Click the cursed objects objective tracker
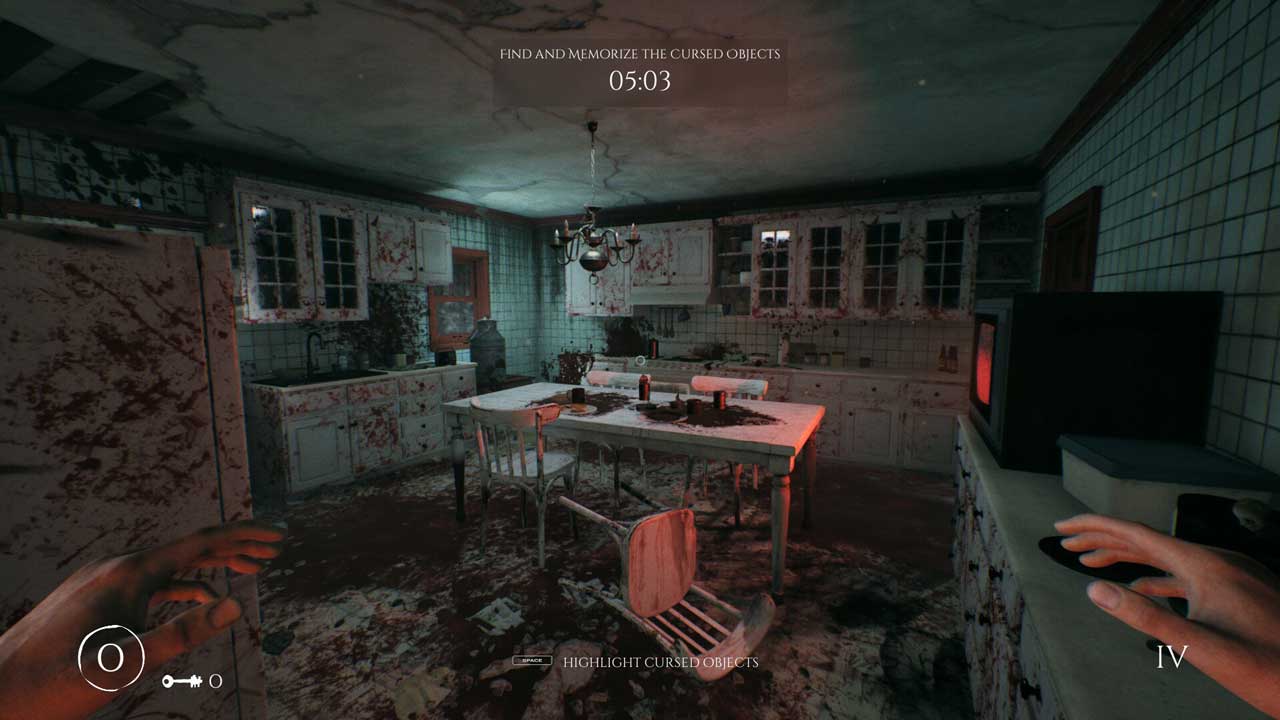The image size is (1280, 720). [640, 68]
